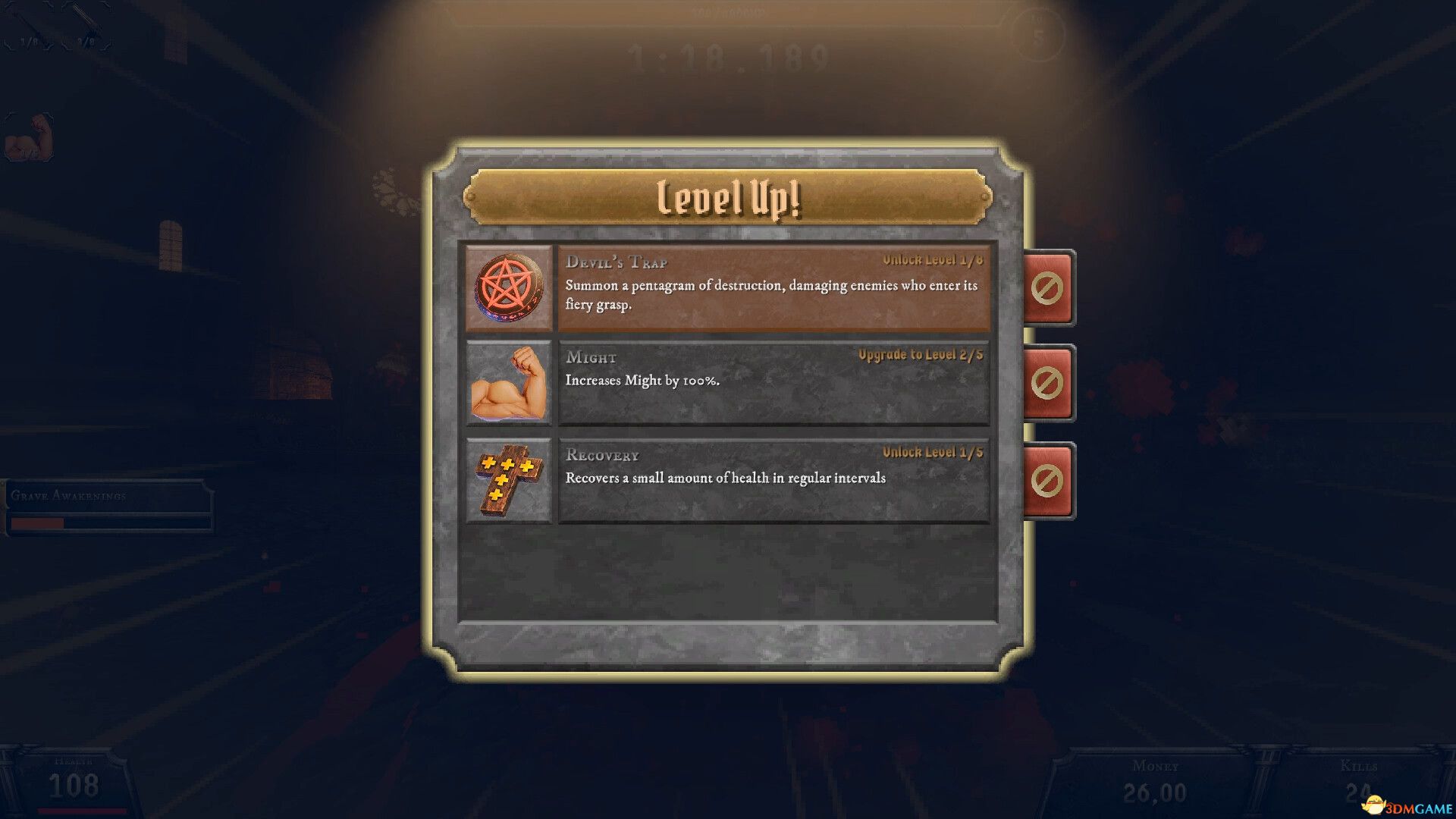
Task: Open the Upgrade to Level 2/5 details
Action: coord(919,354)
